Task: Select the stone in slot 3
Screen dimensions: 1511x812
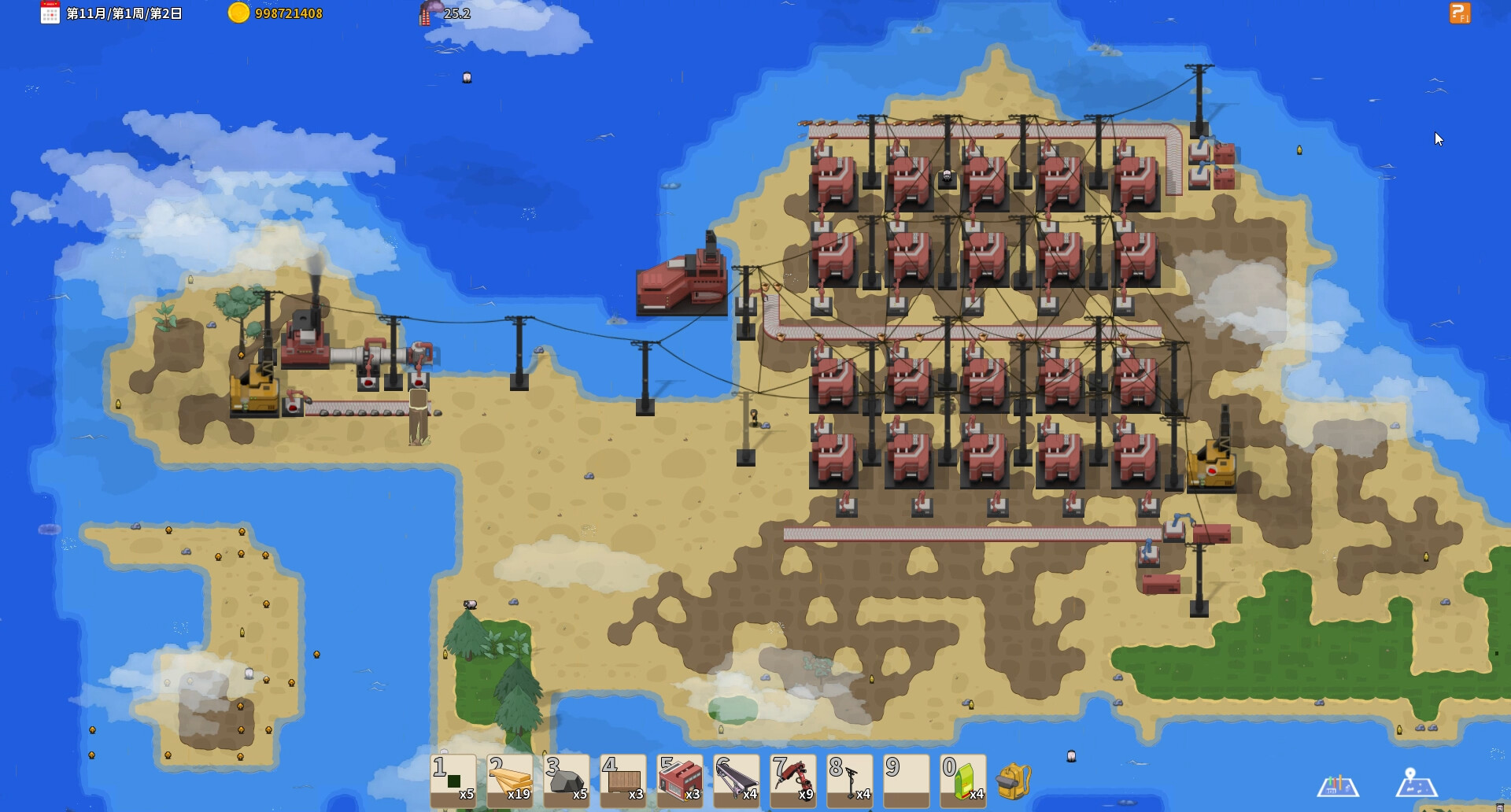Action: [x=567, y=781]
